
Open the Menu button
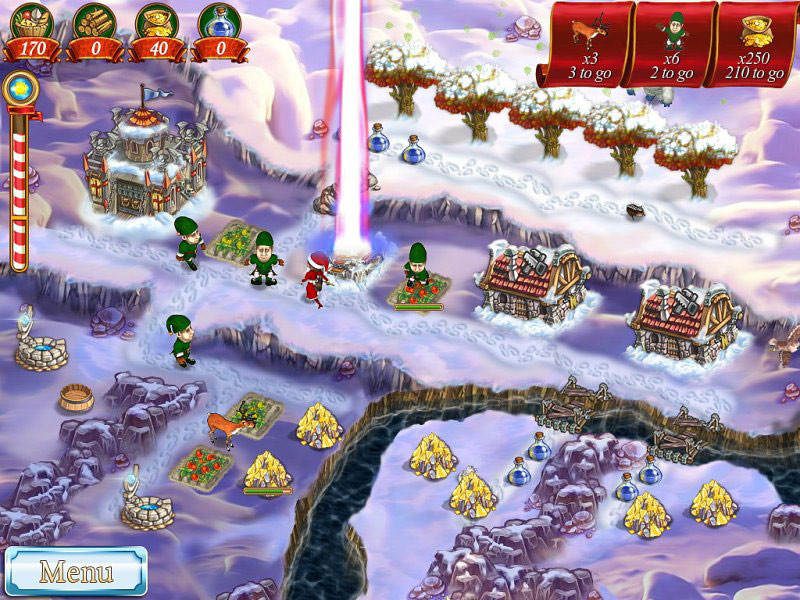76,572
